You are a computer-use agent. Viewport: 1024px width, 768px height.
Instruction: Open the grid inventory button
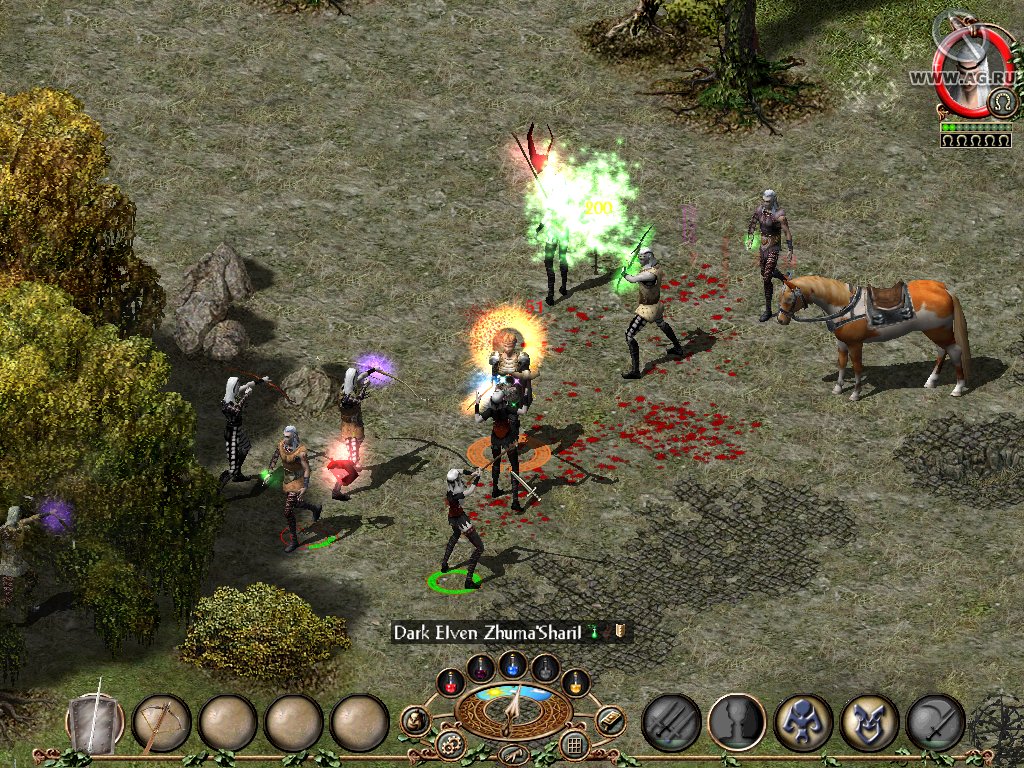(x=573, y=744)
